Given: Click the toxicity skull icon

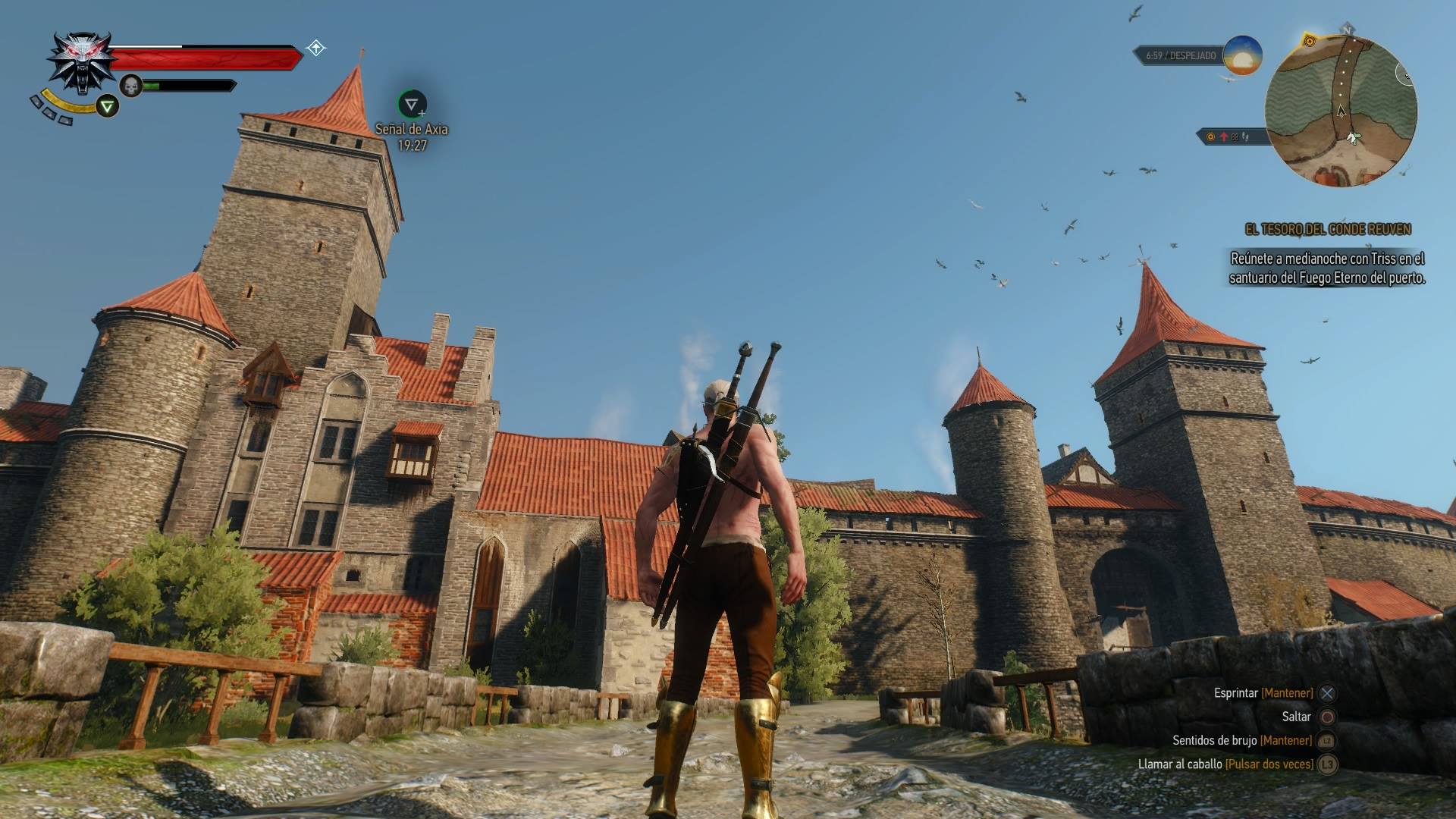Looking at the screenshot, I should click(131, 86).
